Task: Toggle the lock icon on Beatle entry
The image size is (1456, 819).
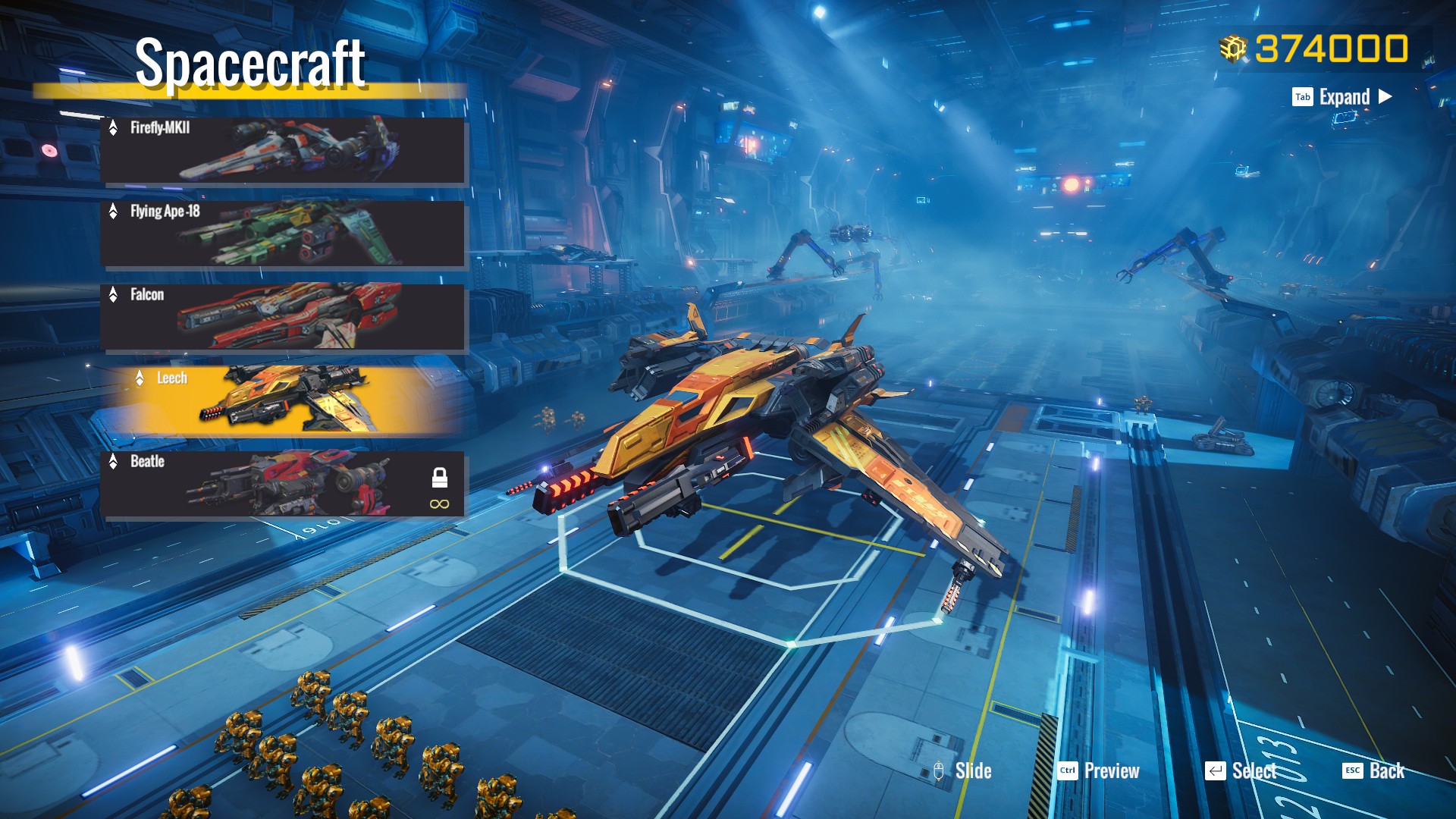Action: 440,478
